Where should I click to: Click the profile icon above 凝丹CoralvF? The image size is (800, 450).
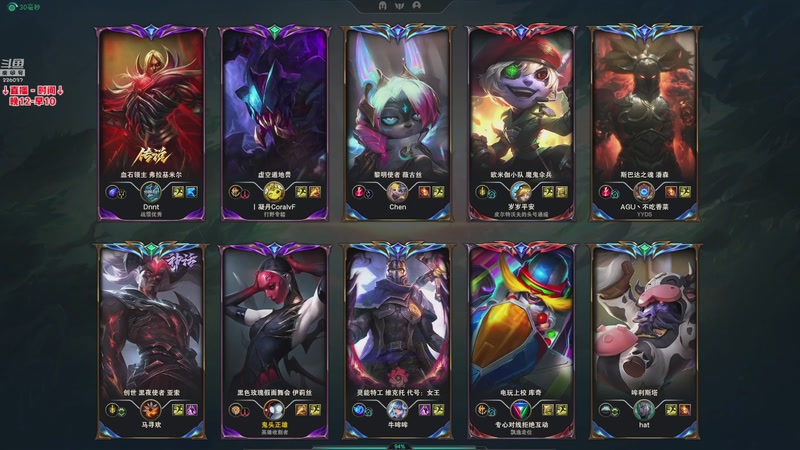click(x=274, y=191)
